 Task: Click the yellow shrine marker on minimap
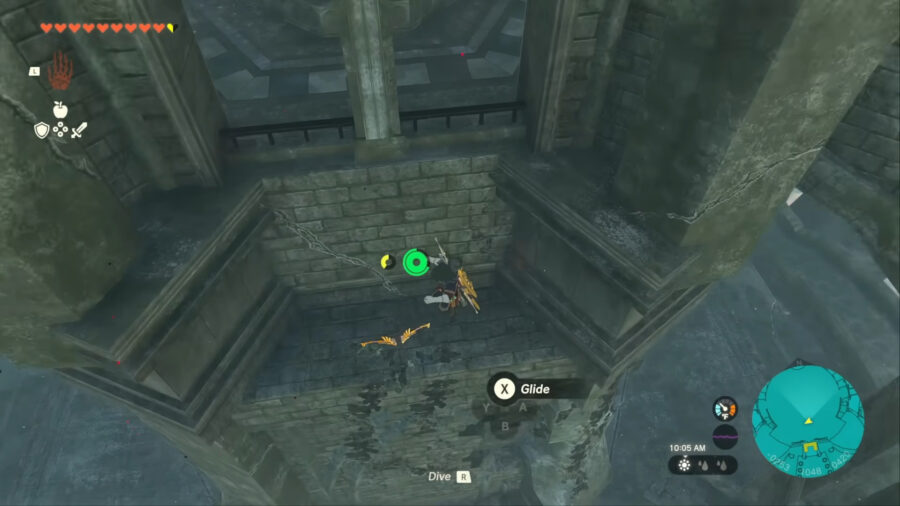pyautogui.click(x=811, y=446)
